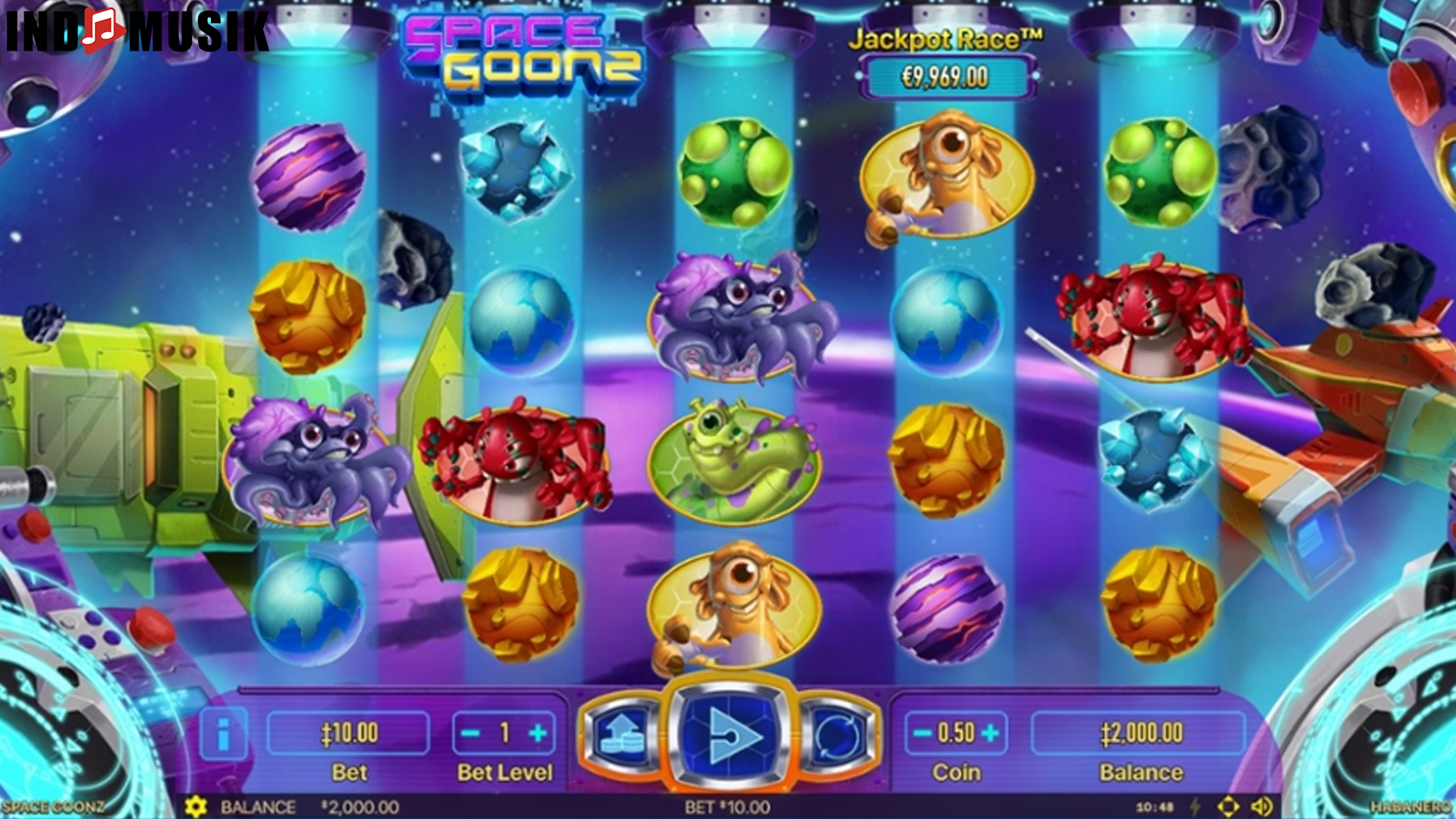Click the Bet amount field showing 10.00
Image resolution: width=1456 pixels, height=819 pixels.
tap(349, 733)
